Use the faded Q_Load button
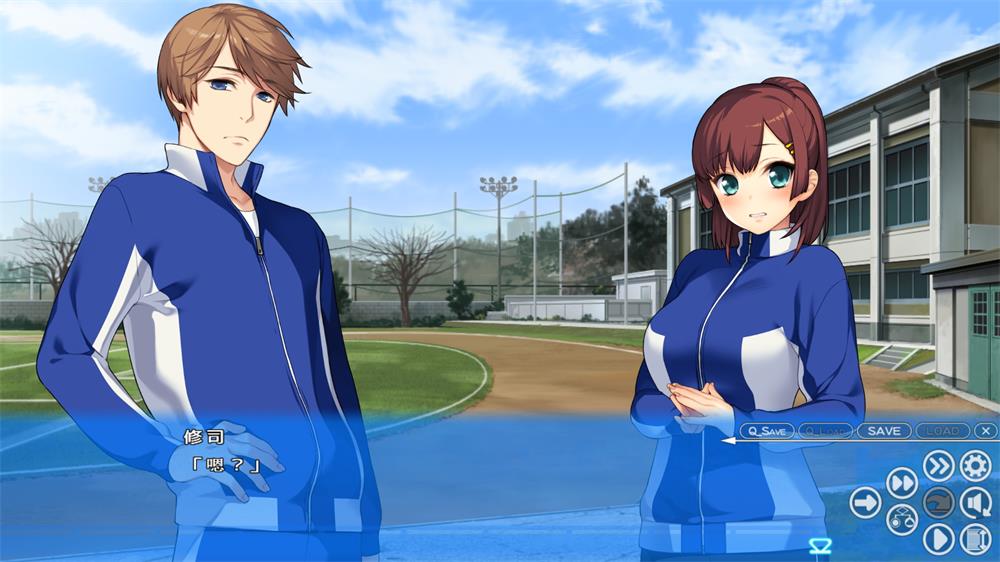Image resolution: width=1000 pixels, height=562 pixels. (x=825, y=431)
